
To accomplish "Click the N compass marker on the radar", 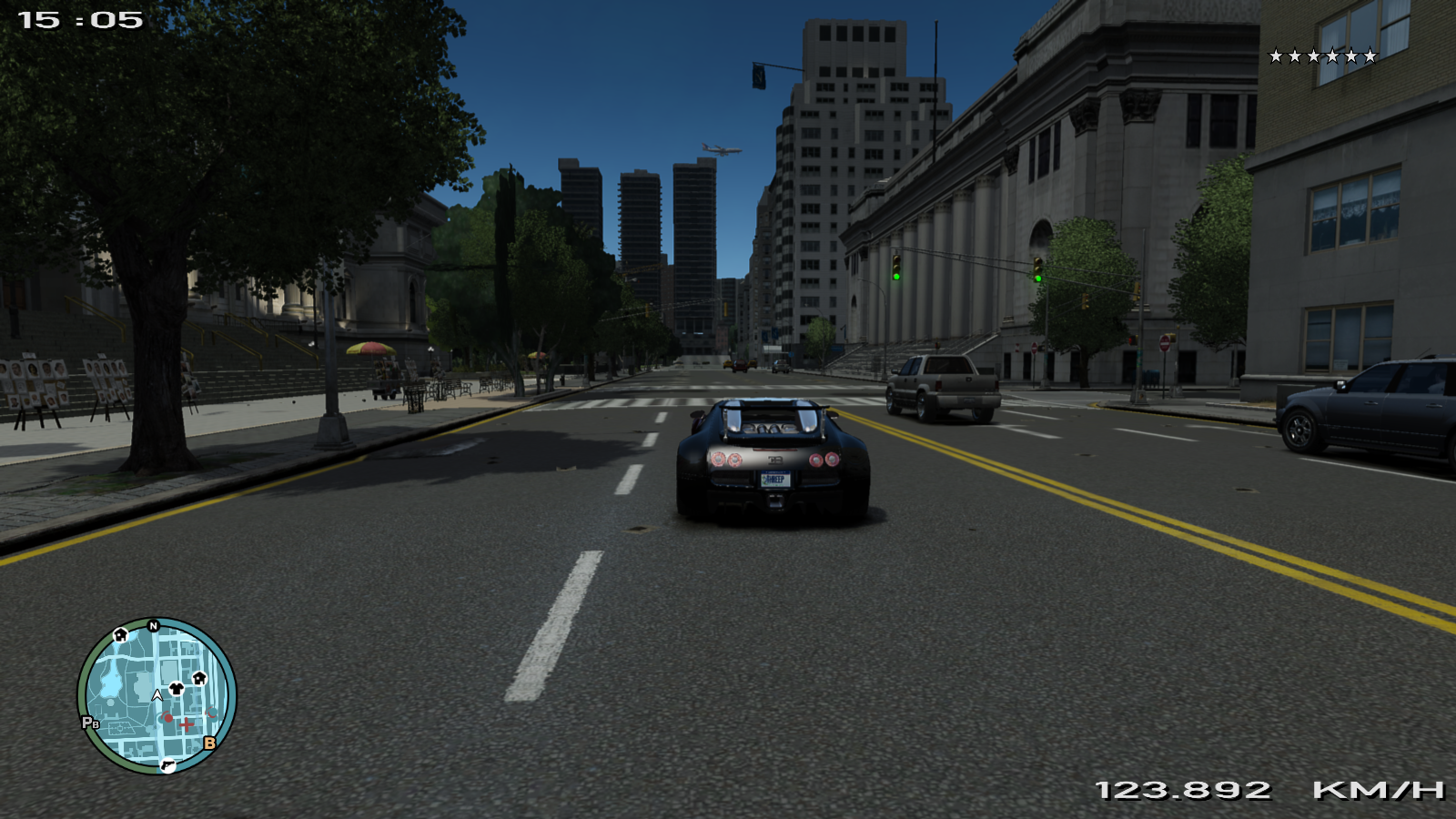I will 154,625.
